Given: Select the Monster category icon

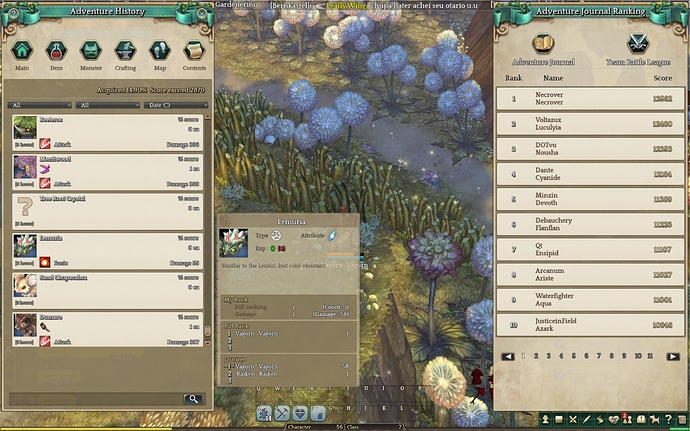Looking at the screenshot, I should click(91, 52).
